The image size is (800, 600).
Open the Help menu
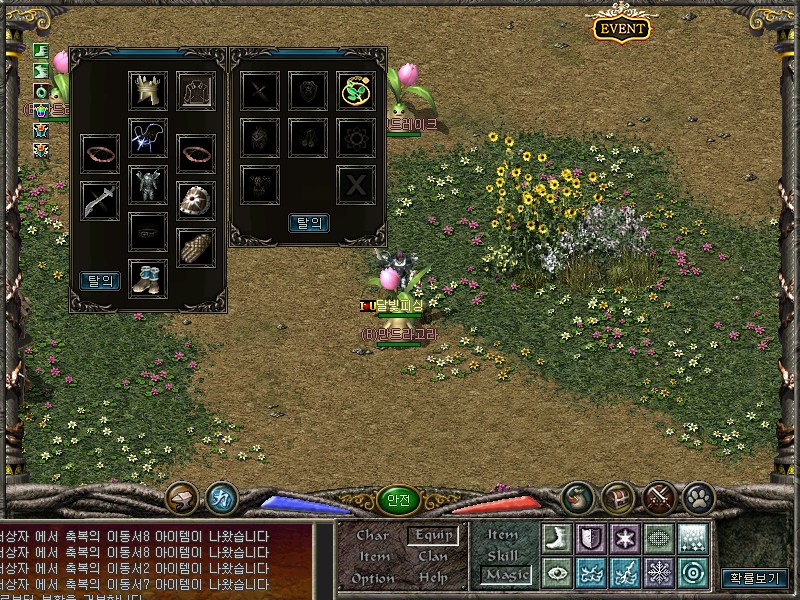pyautogui.click(x=432, y=578)
